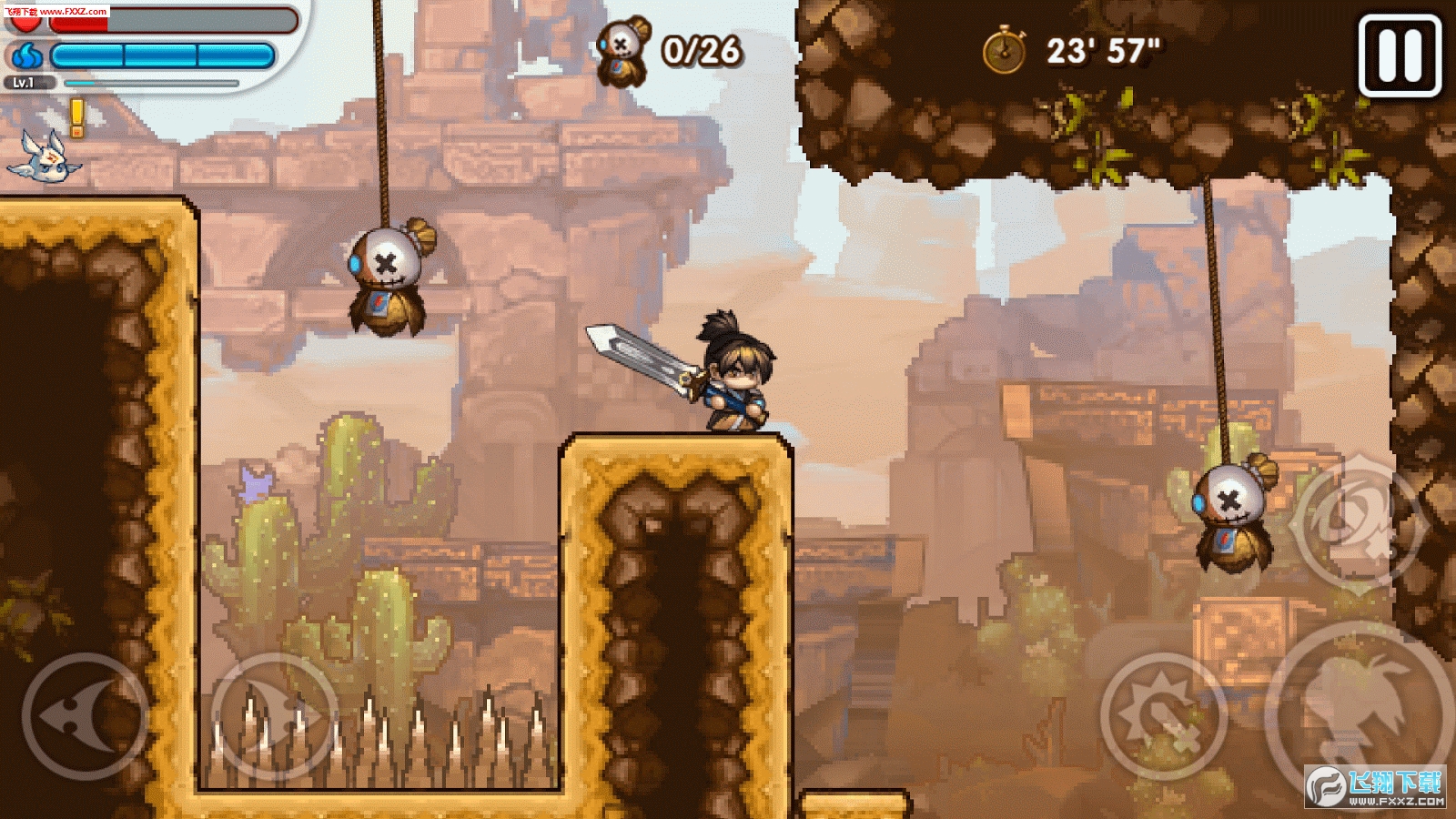
Task: Tap the move right arrow button
Action: click(x=274, y=716)
